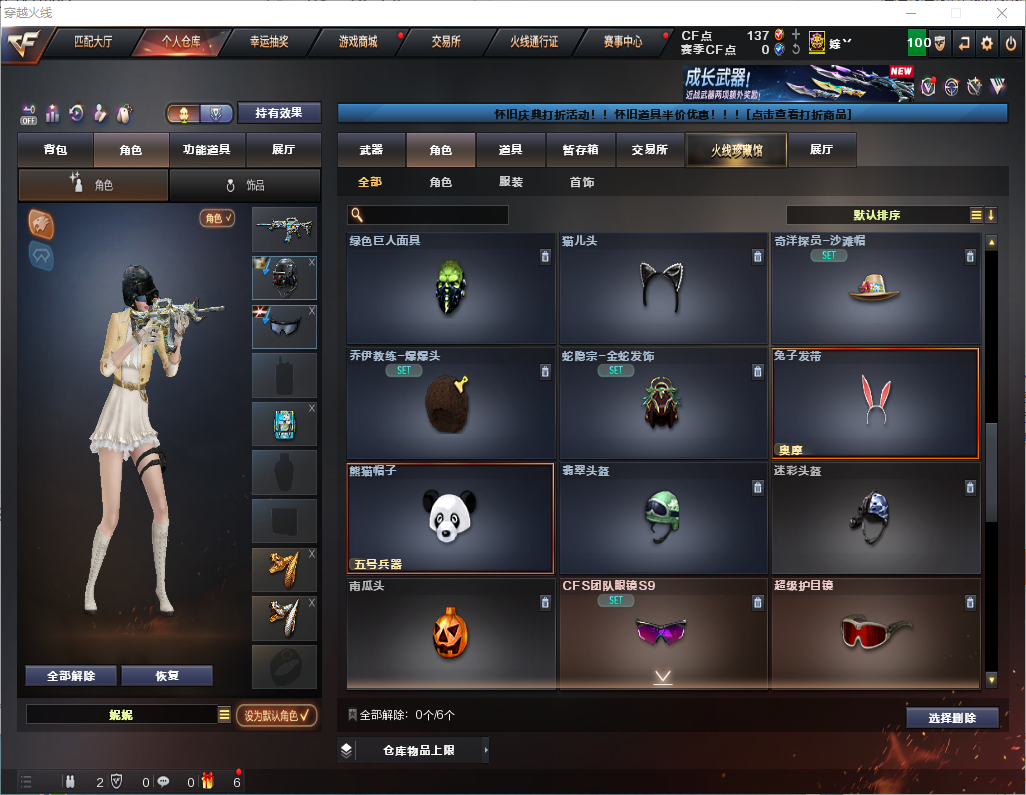1026x795 pixels.
Task: Open the 匹配大厅 lobby tab
Action: 96,42
